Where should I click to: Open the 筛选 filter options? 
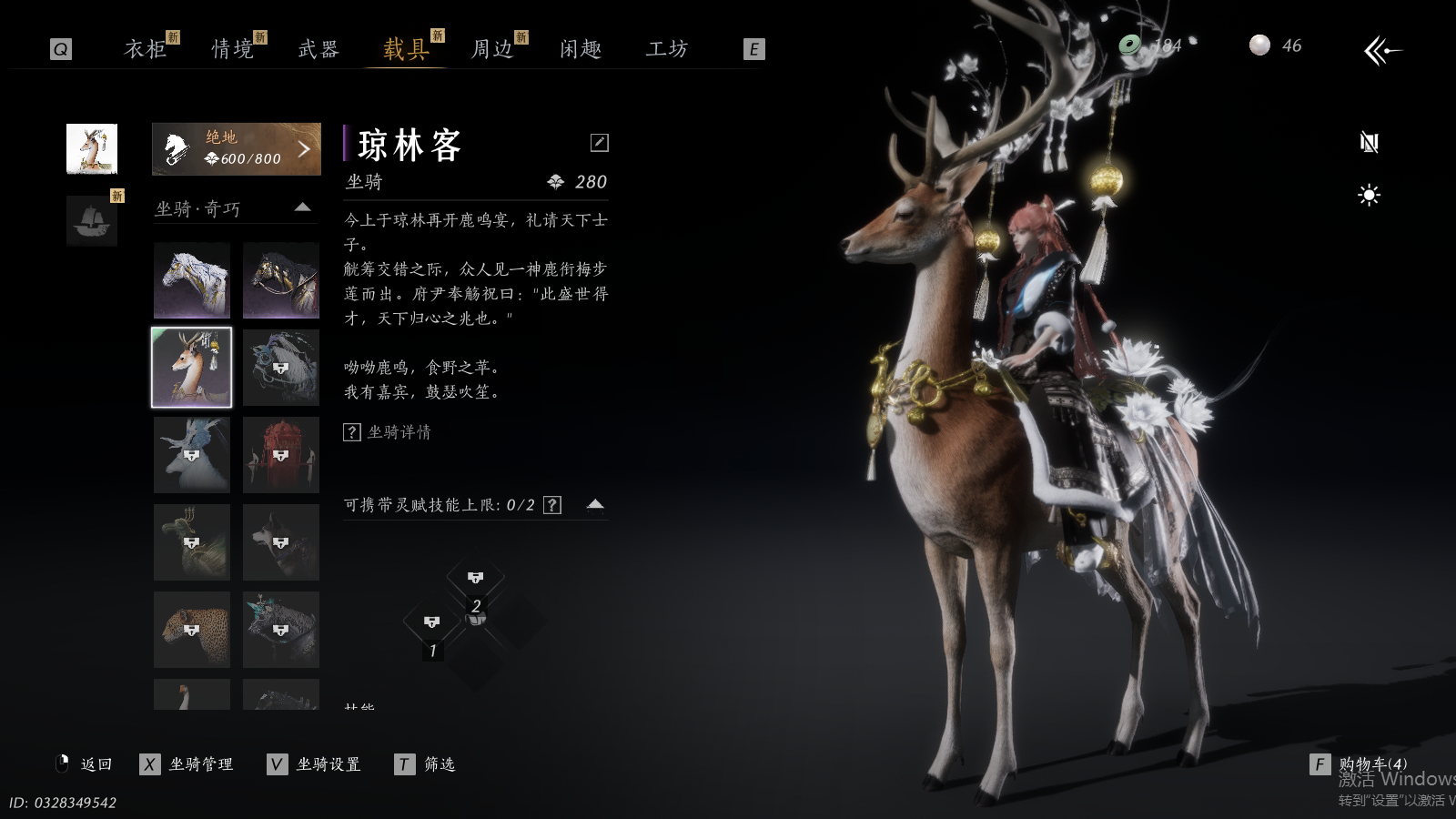[426, 764]
